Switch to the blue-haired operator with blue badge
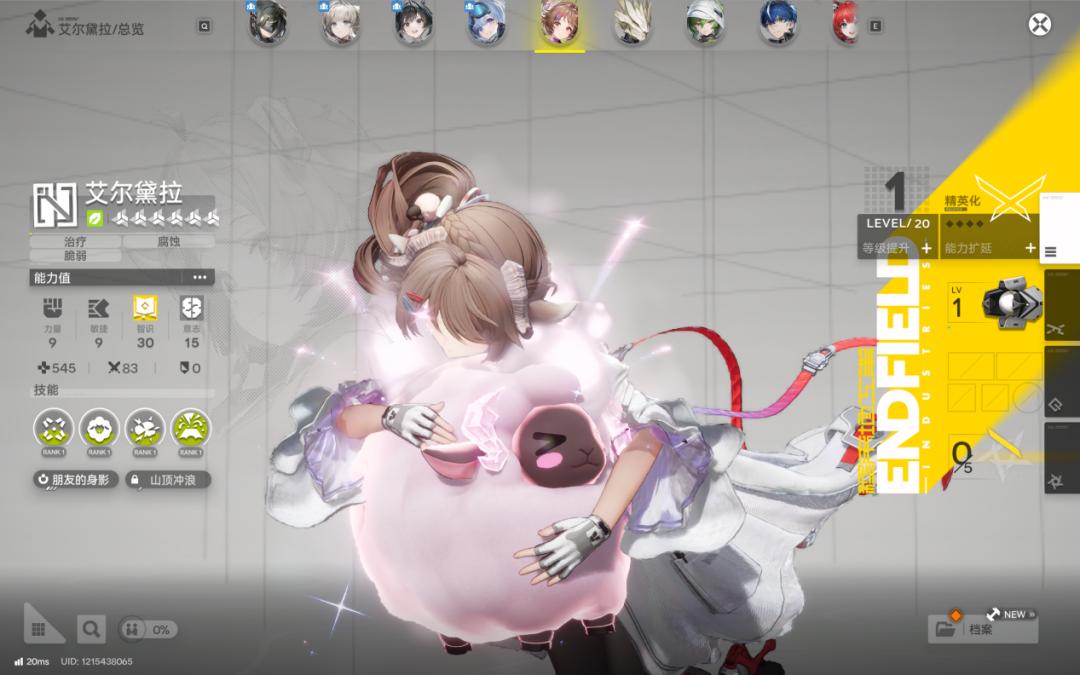This screenshot has height=675, width=1080. (485, 26)
